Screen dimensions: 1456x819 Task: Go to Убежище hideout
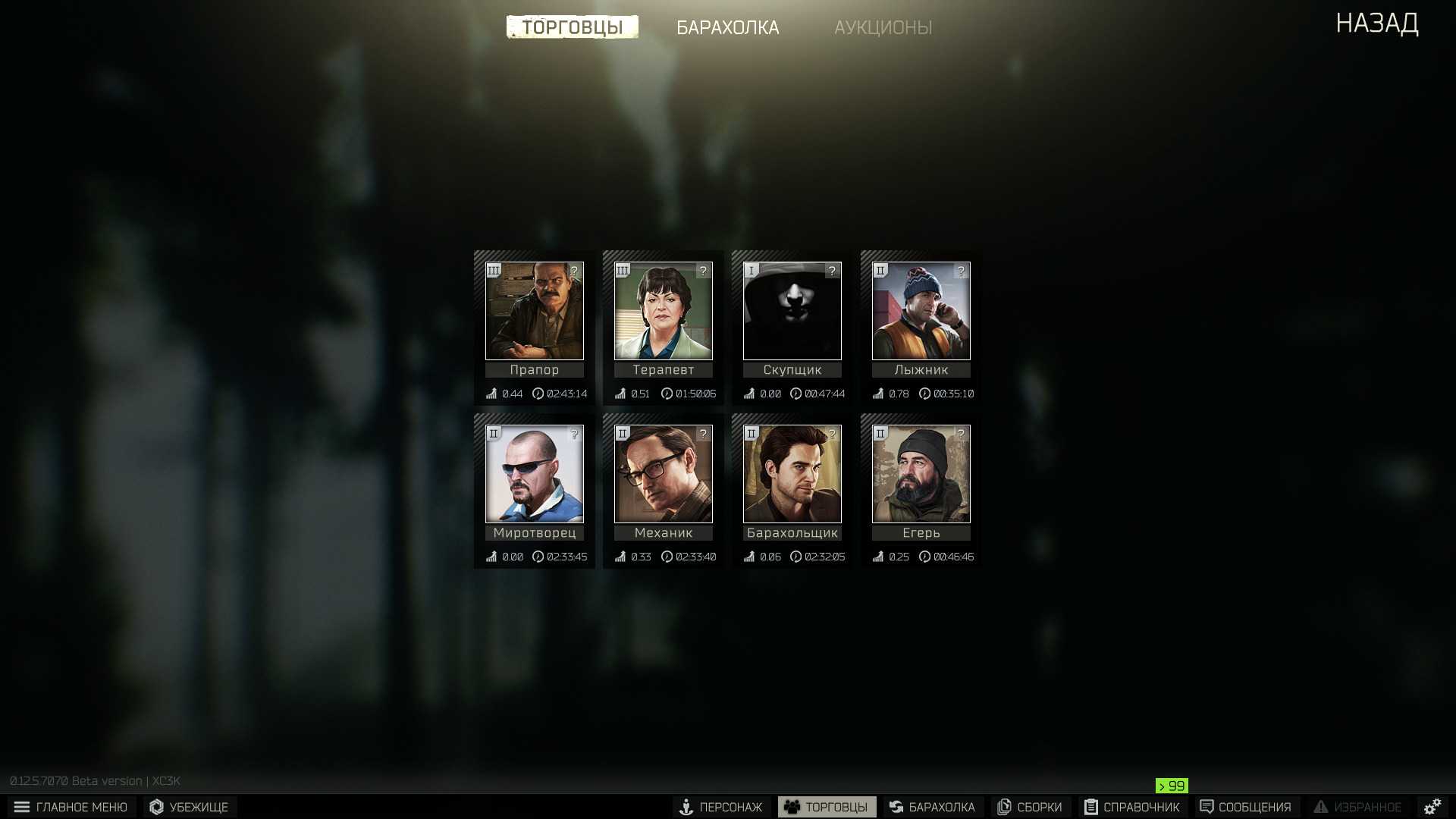190,807
